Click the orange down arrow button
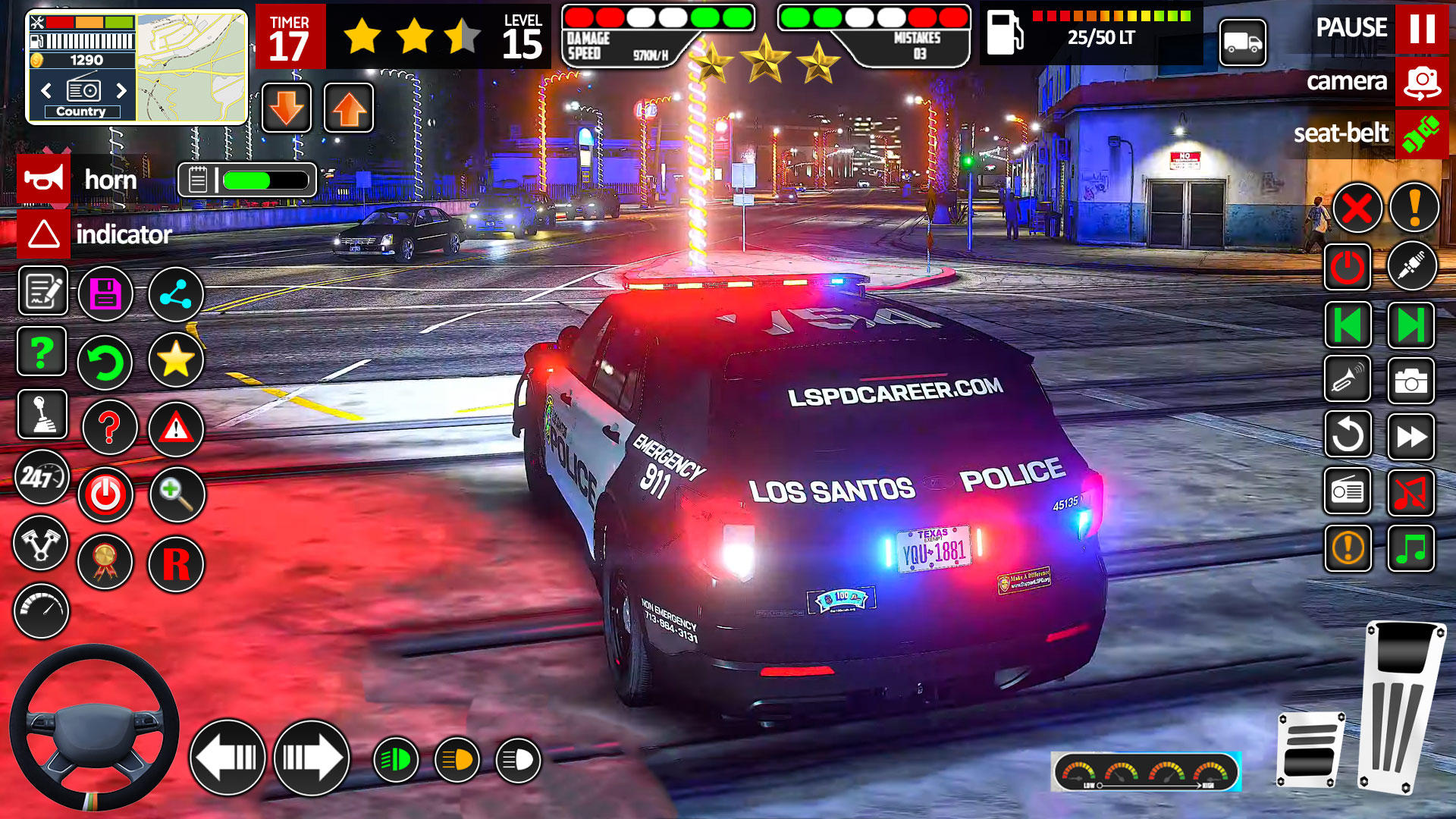Viewport: 1456px width, 819px height. coord(287,108)
